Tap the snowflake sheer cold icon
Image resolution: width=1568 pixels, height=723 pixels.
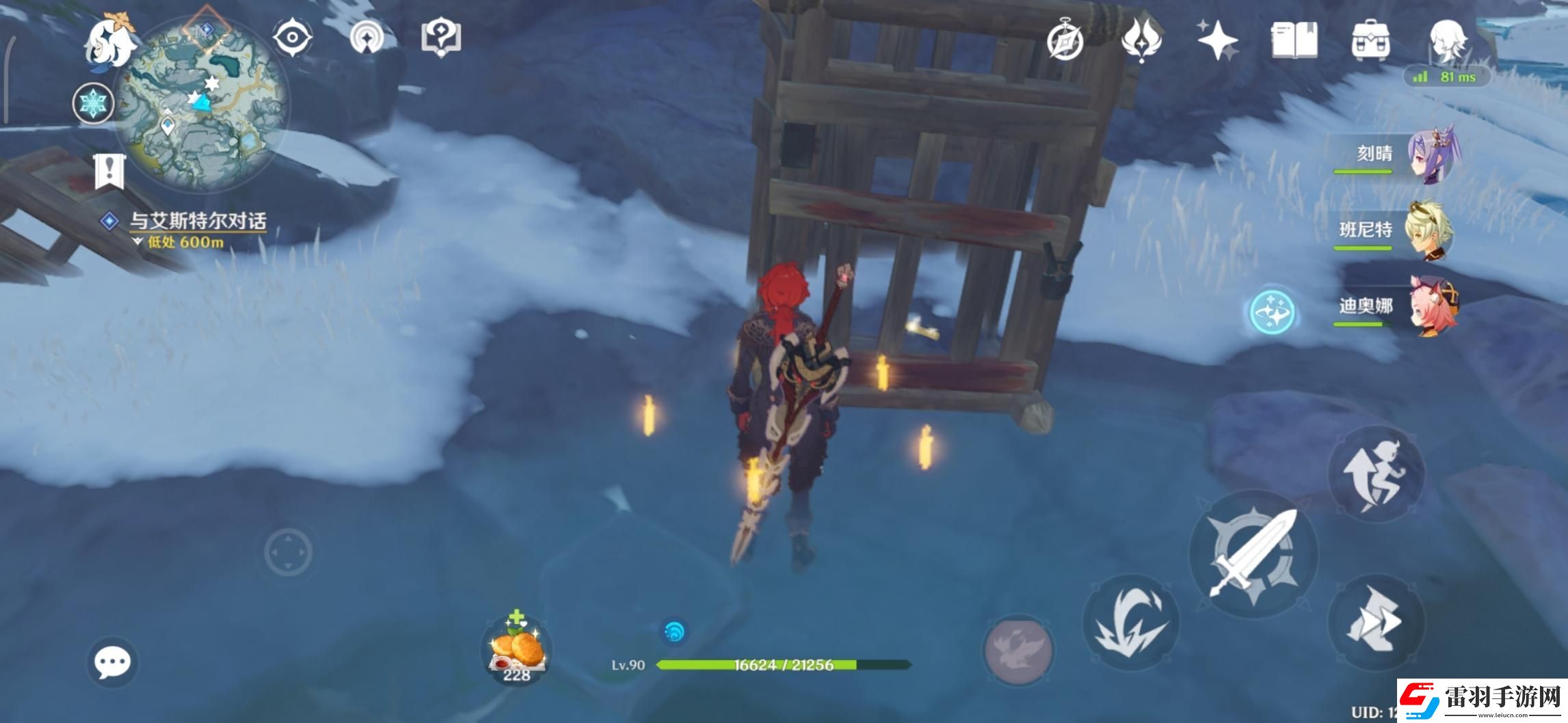(93, 104)
